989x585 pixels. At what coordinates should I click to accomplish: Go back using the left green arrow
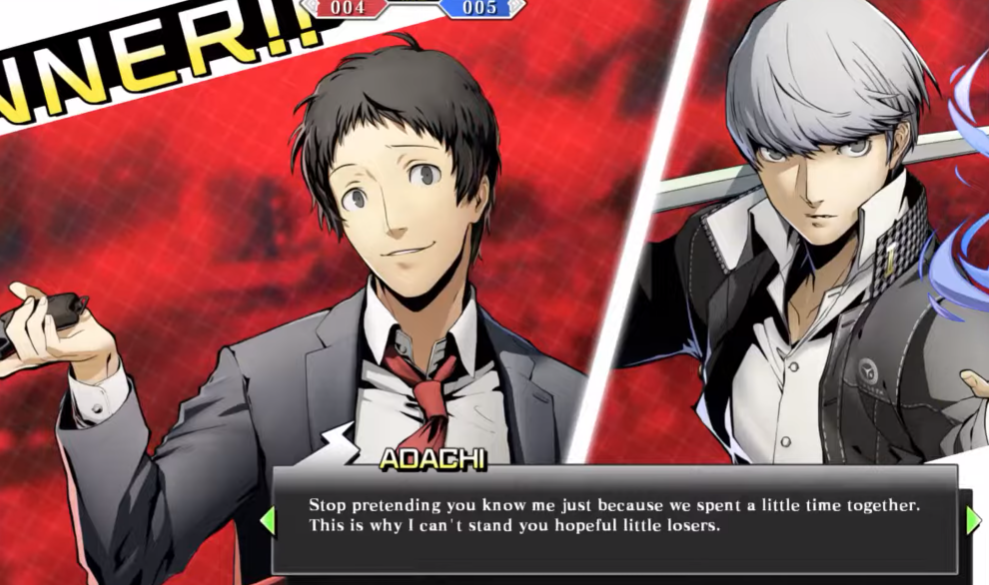pos(267,520)
